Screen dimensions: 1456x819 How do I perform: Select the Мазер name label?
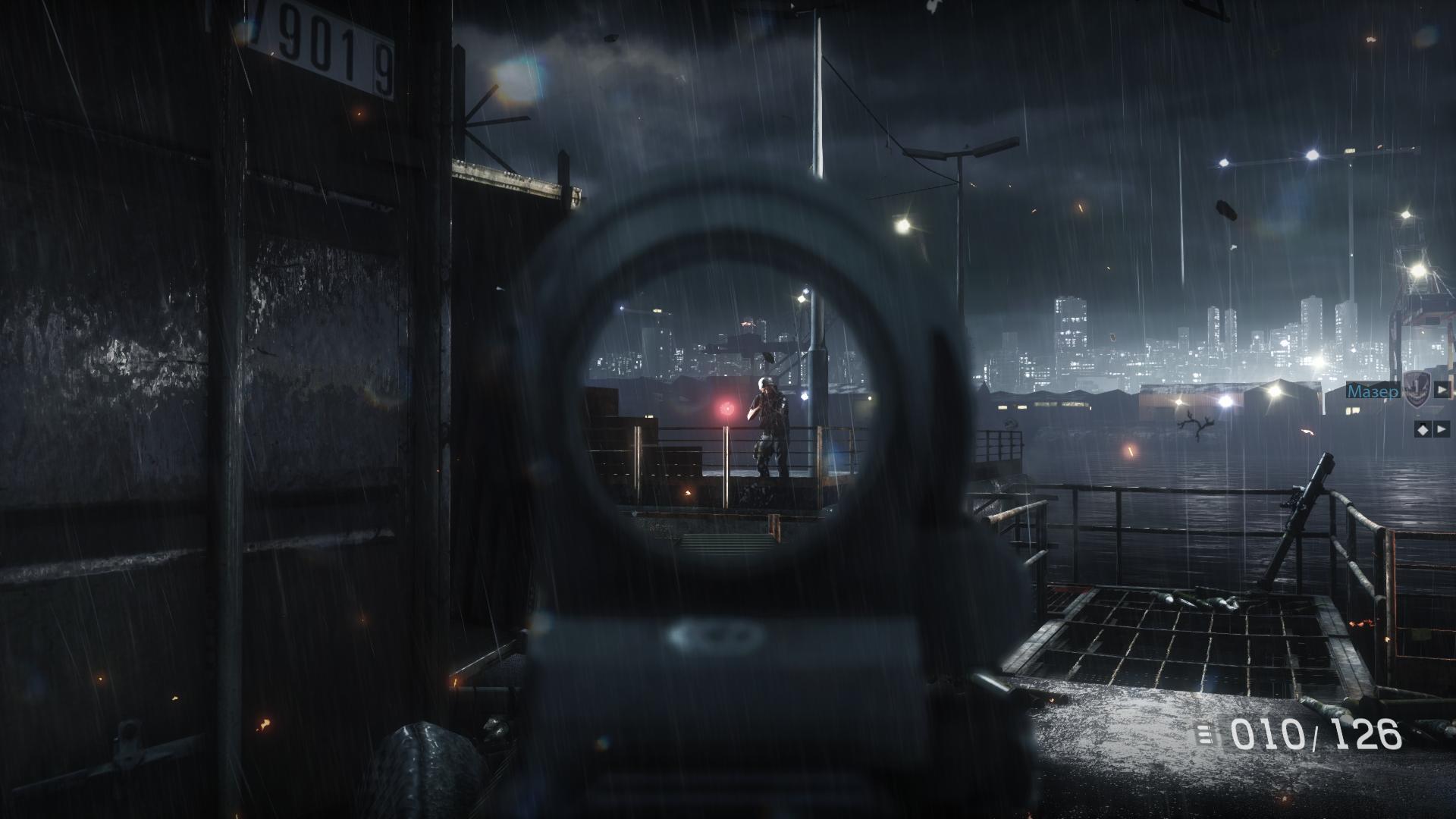click(x=1373, y=391)
